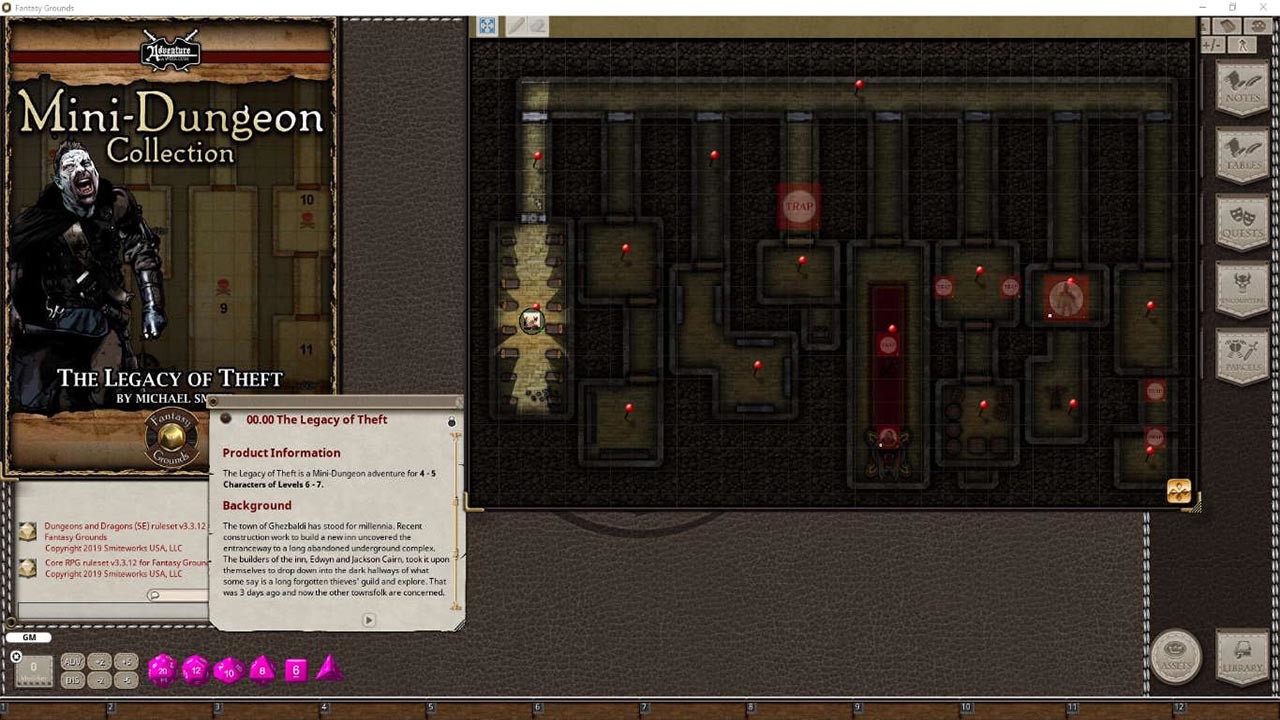Image resolution: width=1280 pixels, height=720 pixels.
Task: Open the Quests panel
Action: (x=1242, y=218)
